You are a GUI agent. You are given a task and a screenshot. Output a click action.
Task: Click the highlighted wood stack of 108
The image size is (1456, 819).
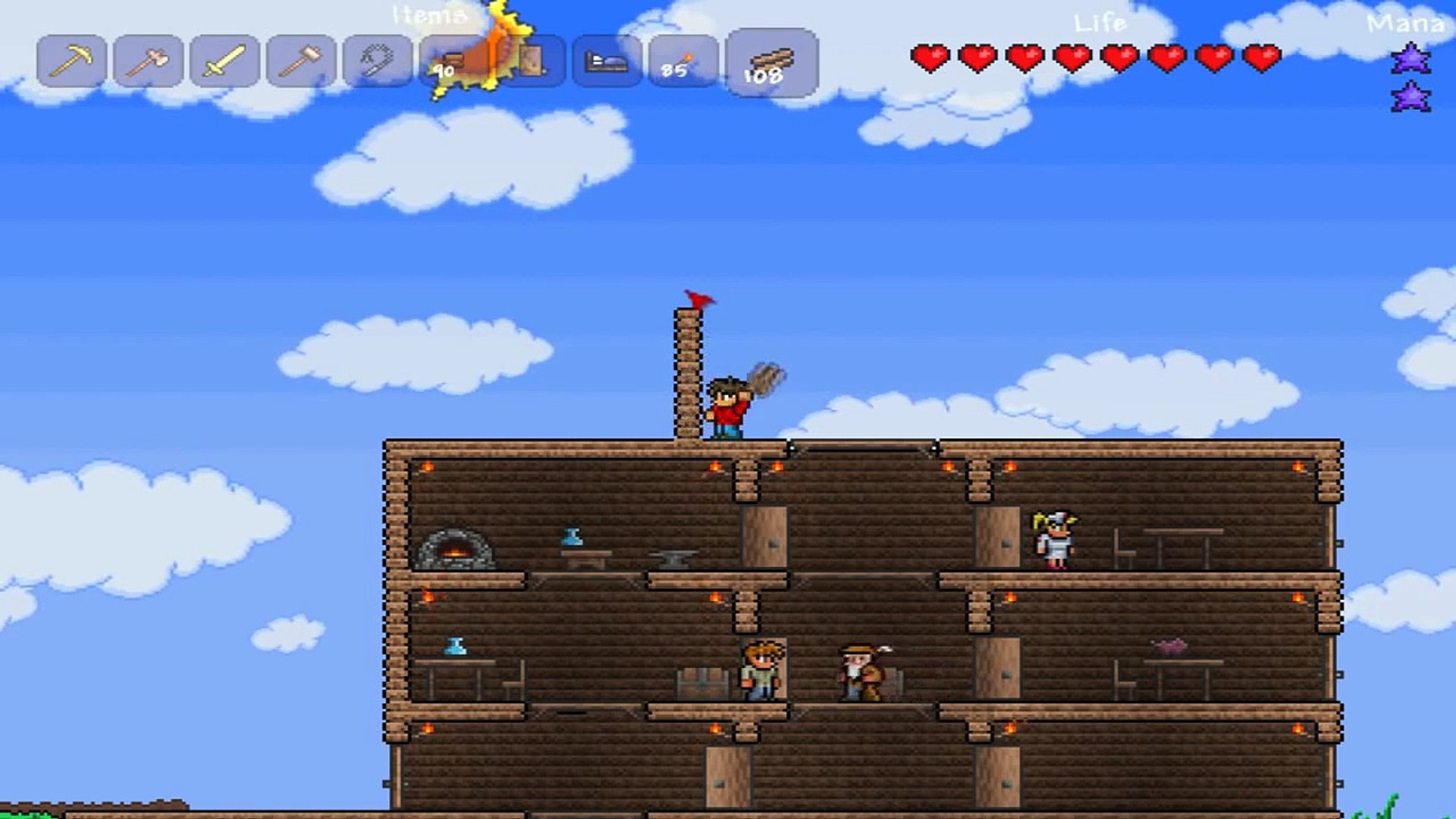tap(771, 64)
